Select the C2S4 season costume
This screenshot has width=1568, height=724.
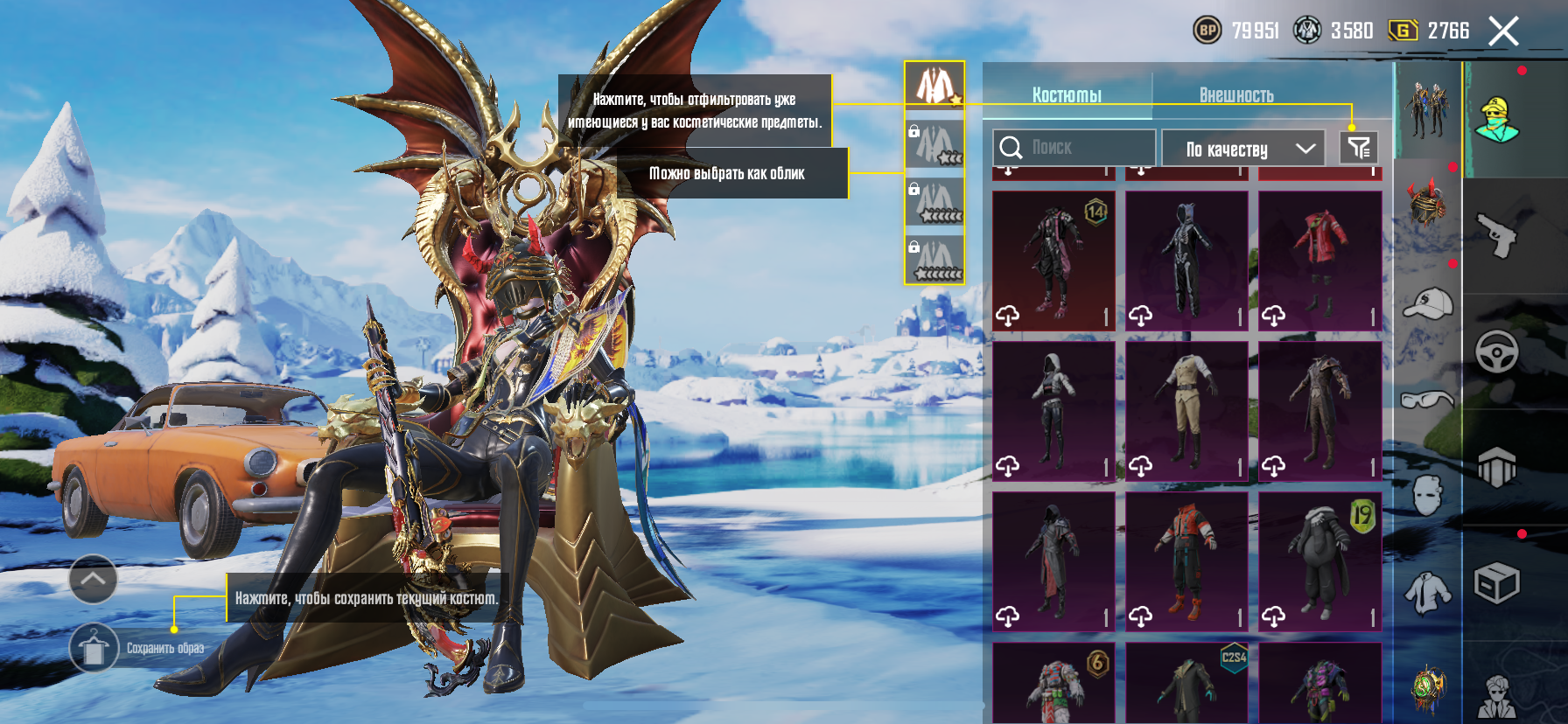pos(1186,684)
